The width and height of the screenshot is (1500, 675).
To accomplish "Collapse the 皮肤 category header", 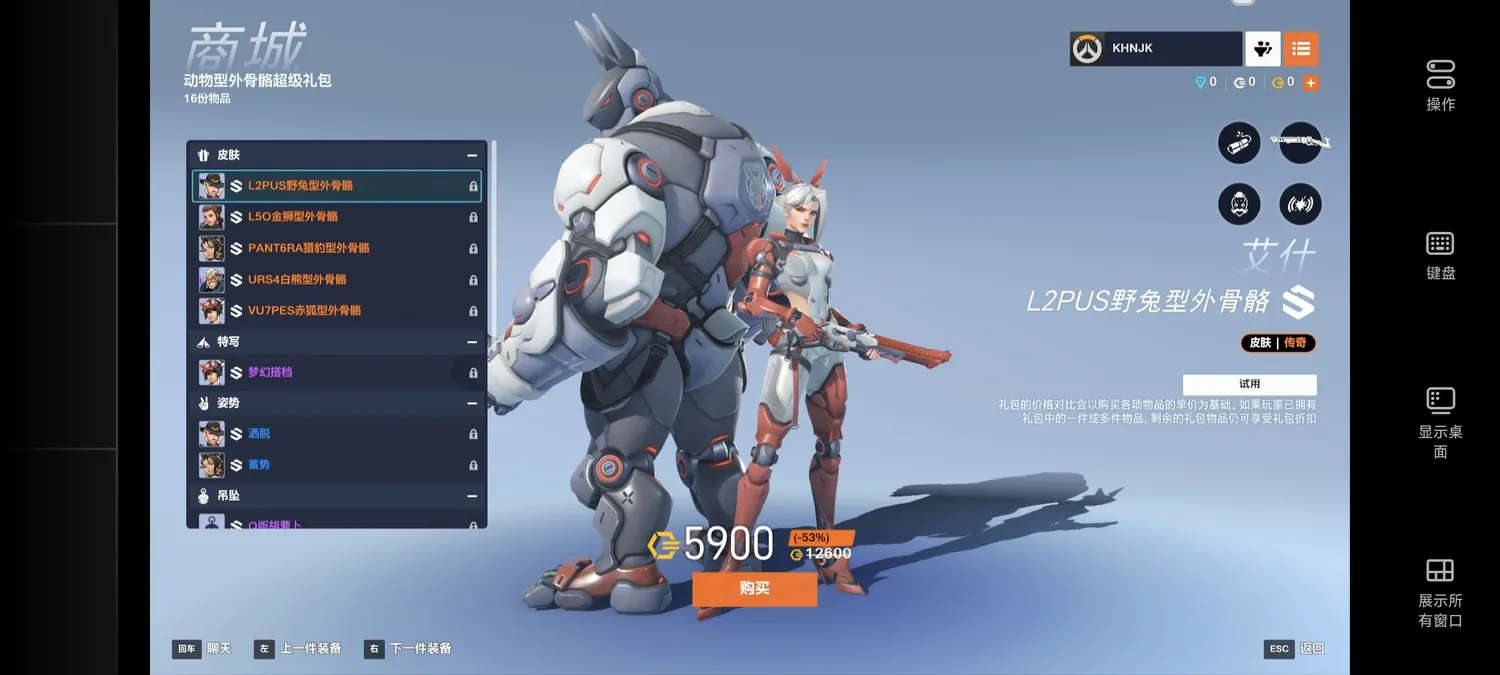I will pos(472,155).
